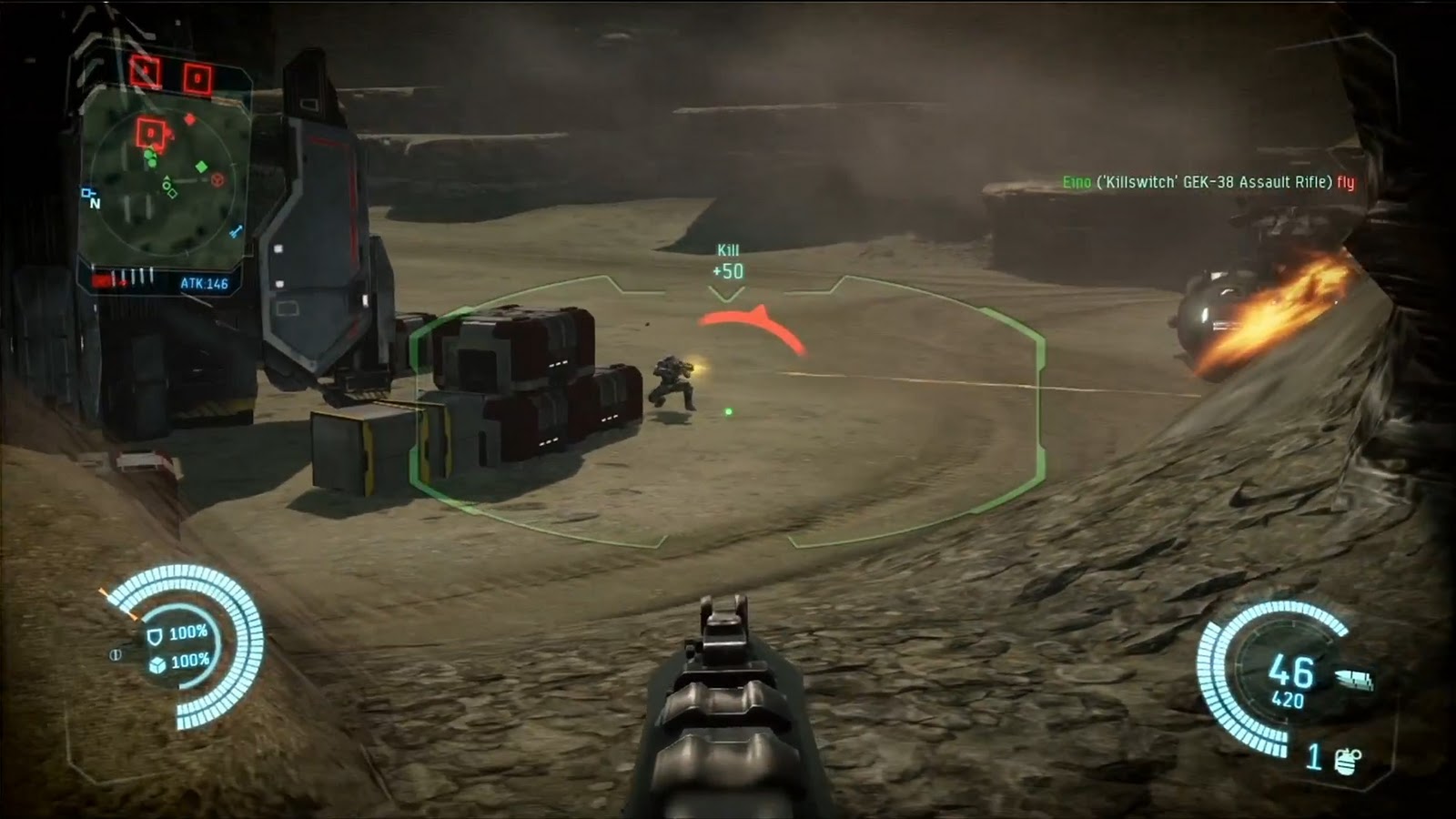Click the 420 reserve ammo counter
The width and height of the screenshot is (1456, 819).
click(1289, 699)
